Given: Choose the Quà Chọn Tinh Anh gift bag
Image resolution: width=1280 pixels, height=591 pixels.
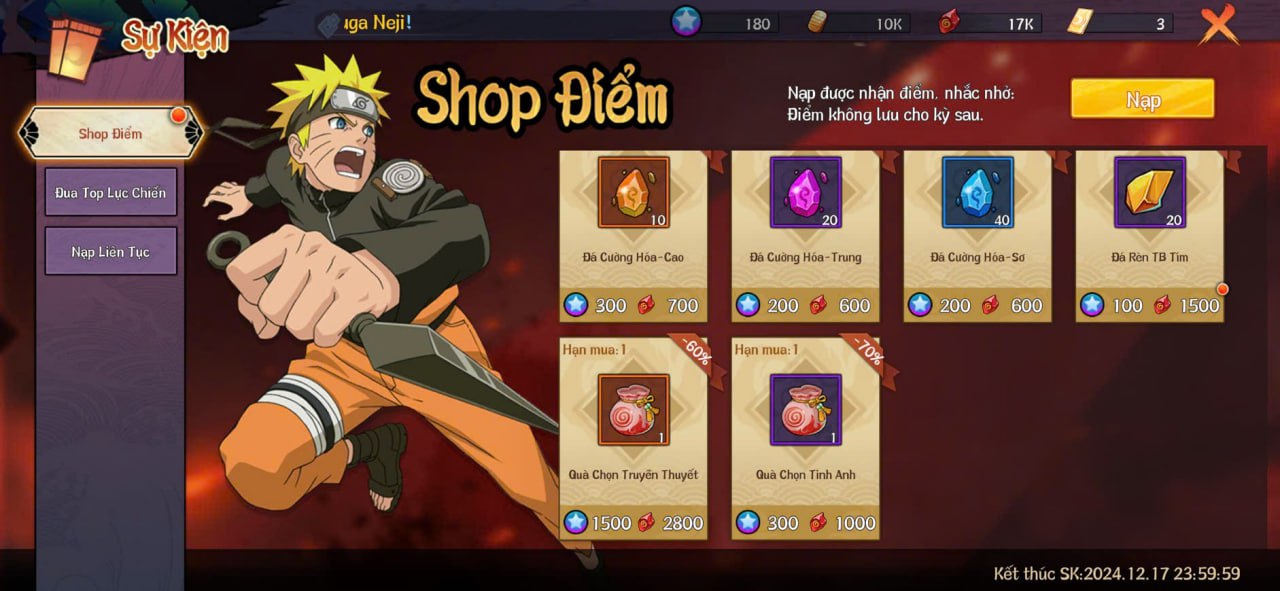Looking at the screenshot, I should tap(805, 410).
